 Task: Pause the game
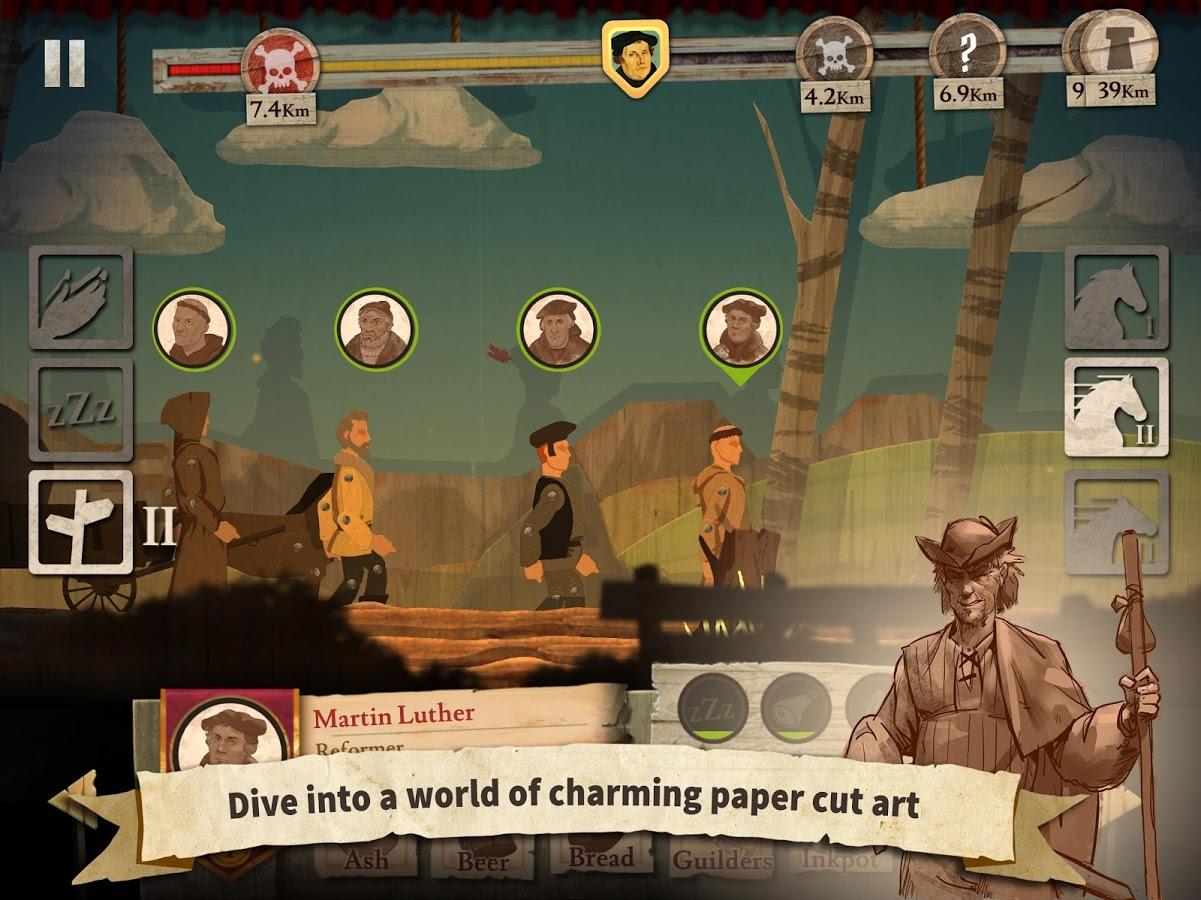tap(64, 63)
